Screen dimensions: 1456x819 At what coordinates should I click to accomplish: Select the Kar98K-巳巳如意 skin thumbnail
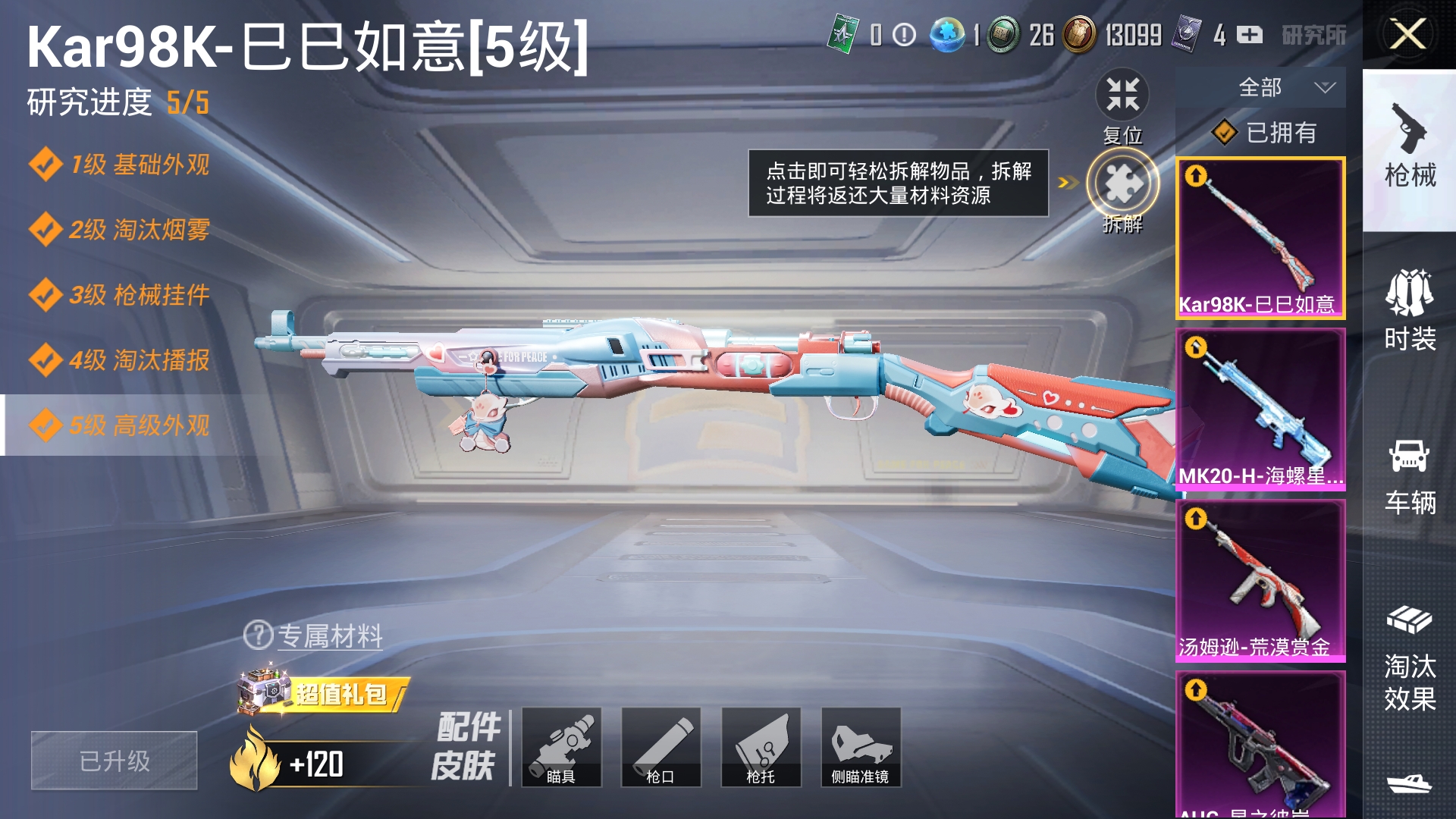tap(1260, 238)
